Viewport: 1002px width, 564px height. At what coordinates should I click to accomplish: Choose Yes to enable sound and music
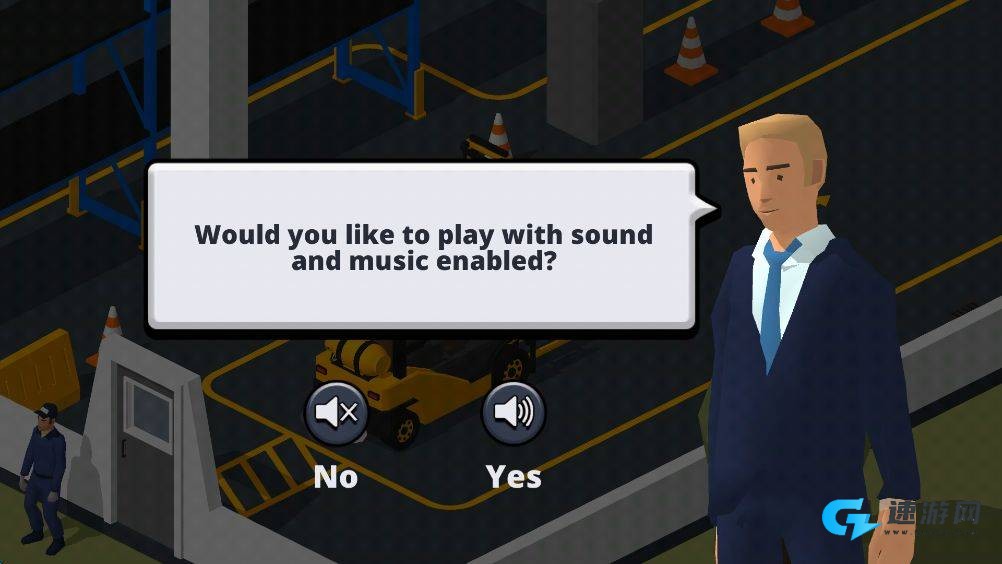pyautogui.click(x=513, y=413)
